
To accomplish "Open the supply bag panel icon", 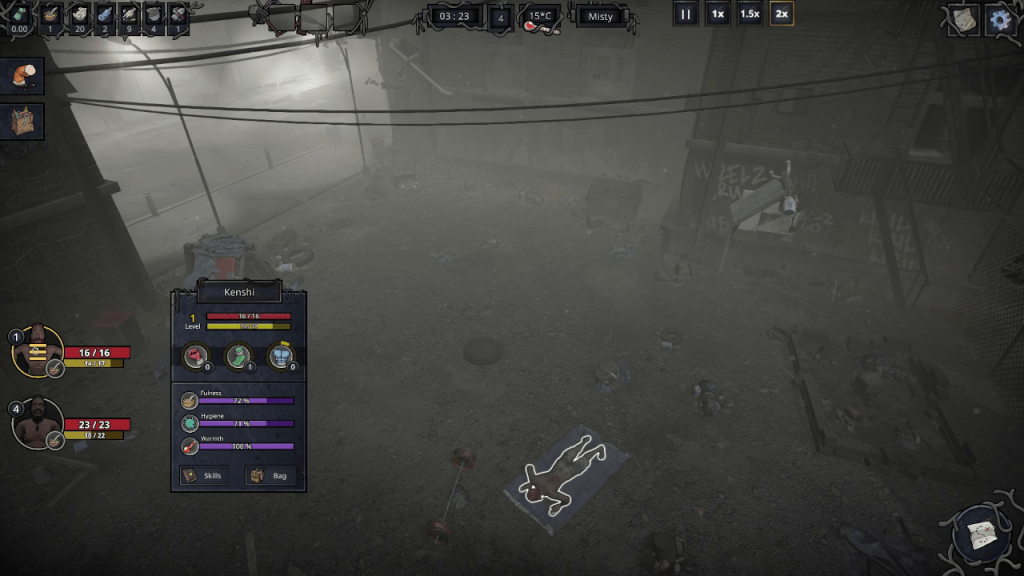I will pyautogui.click(x=22, y=121).
